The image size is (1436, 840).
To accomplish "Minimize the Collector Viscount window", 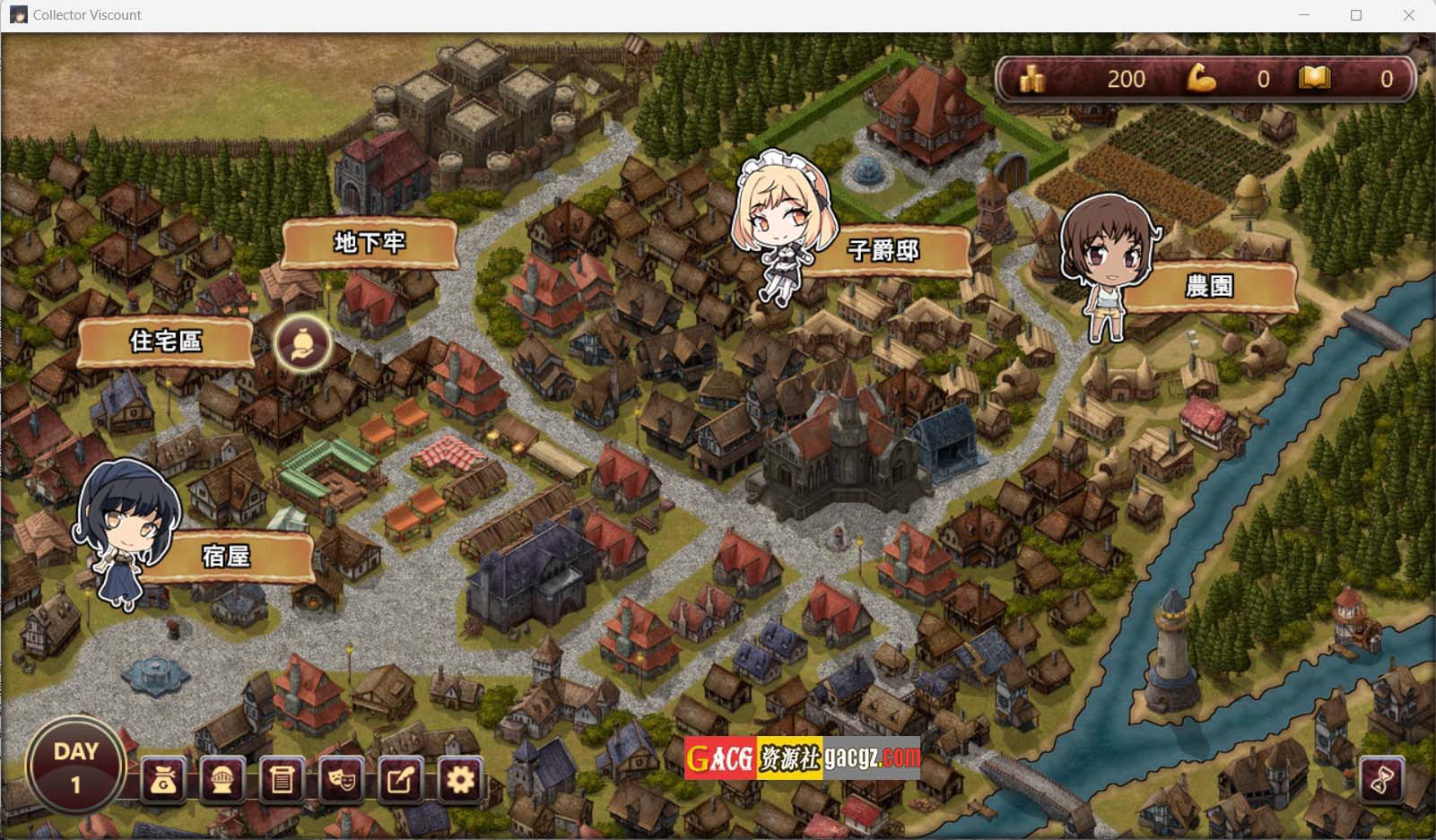I will 1304,15.
